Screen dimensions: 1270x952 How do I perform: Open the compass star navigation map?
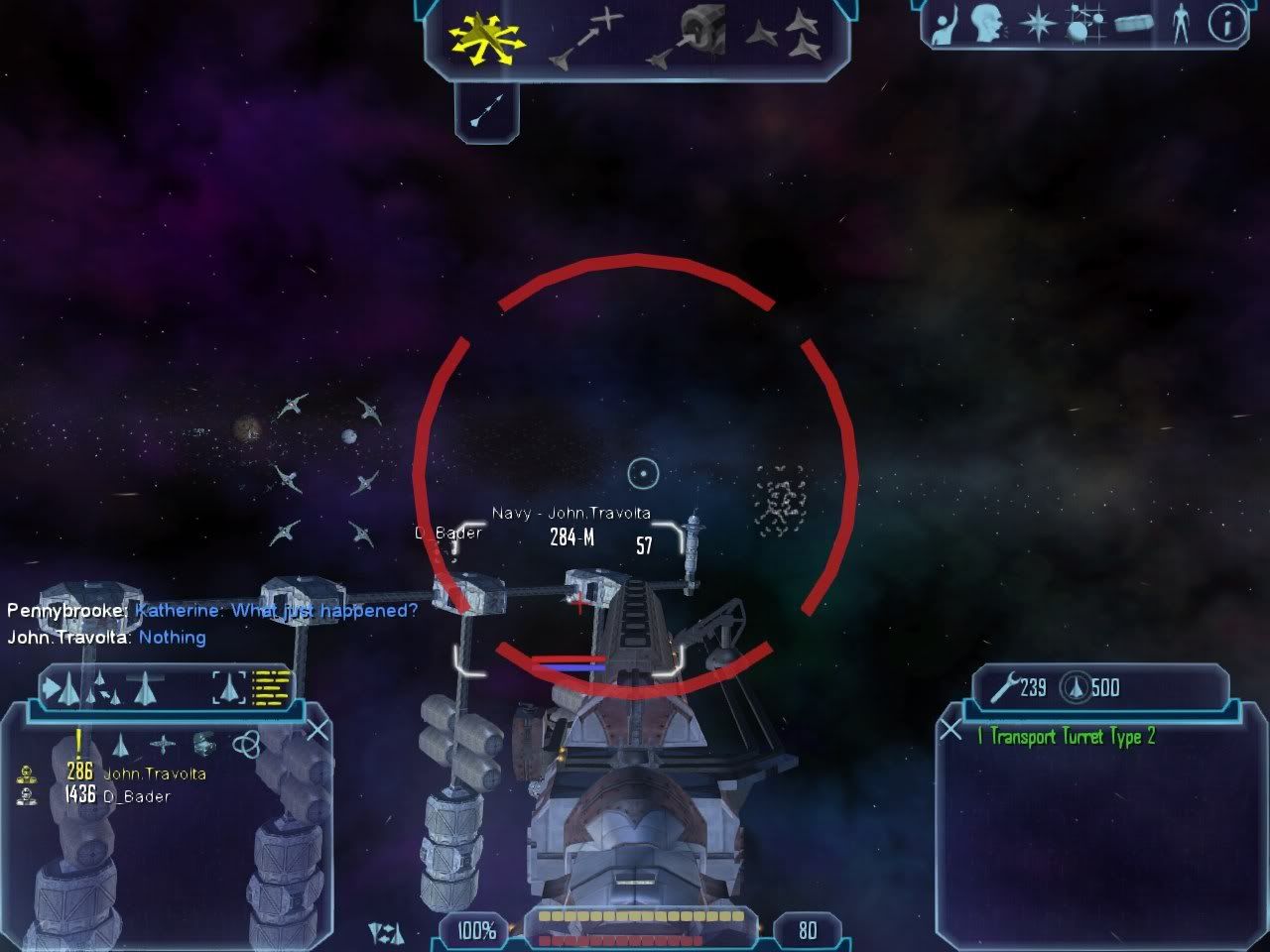click(x=1036, y=25)
